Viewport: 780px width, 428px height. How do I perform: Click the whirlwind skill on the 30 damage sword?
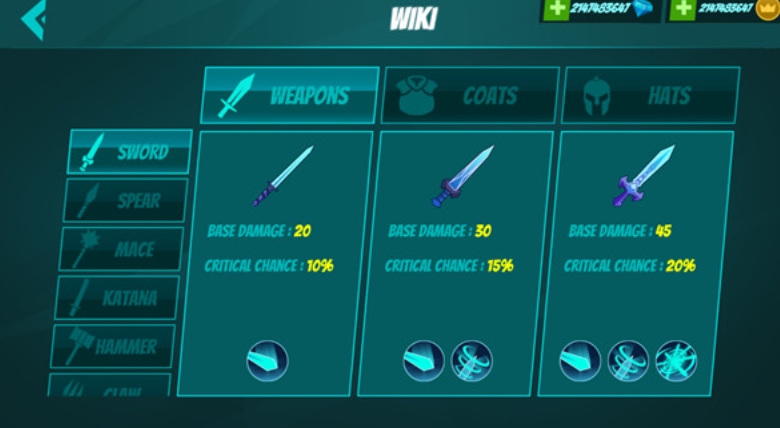pos(471,360)
